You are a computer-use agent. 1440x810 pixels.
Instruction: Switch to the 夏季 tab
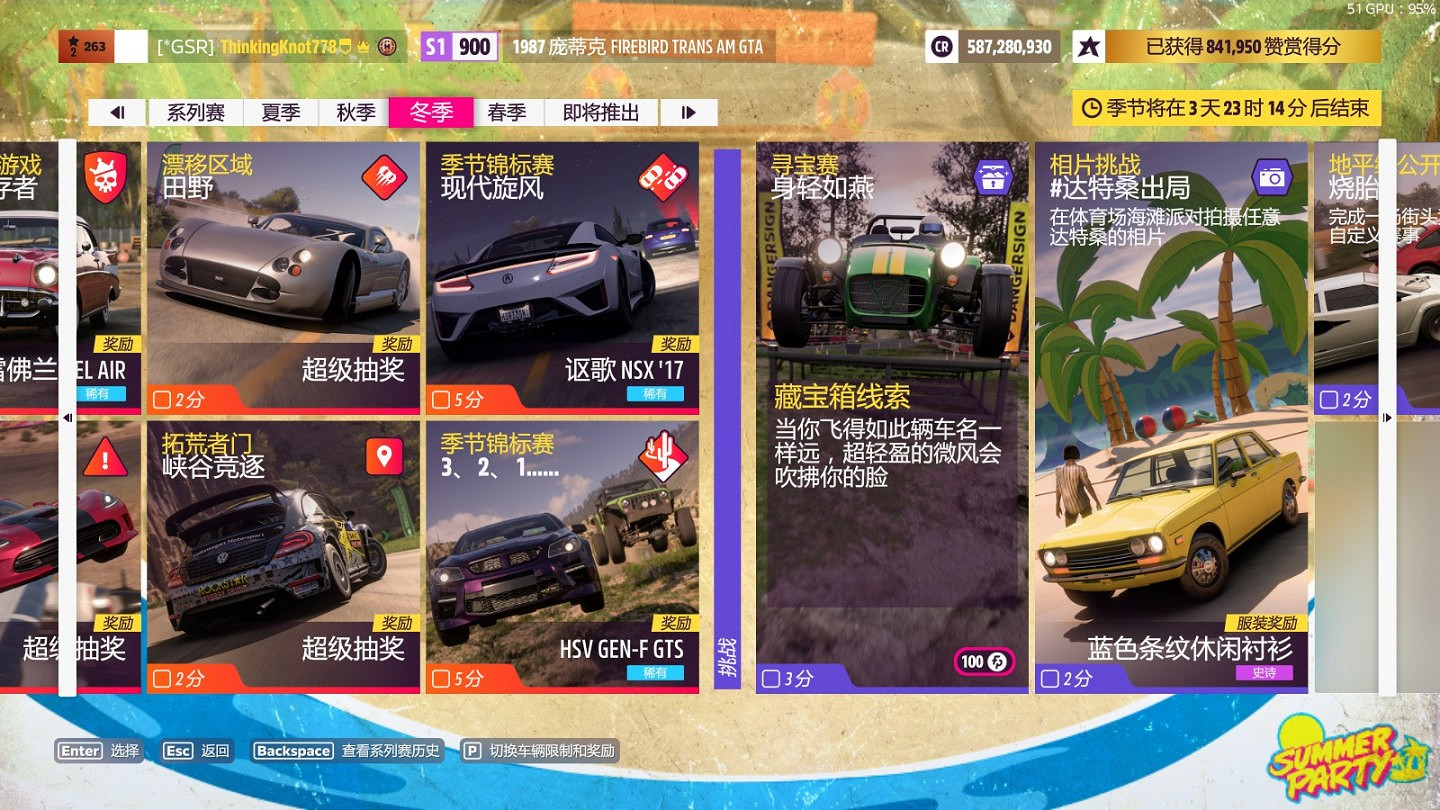(281, 112)
